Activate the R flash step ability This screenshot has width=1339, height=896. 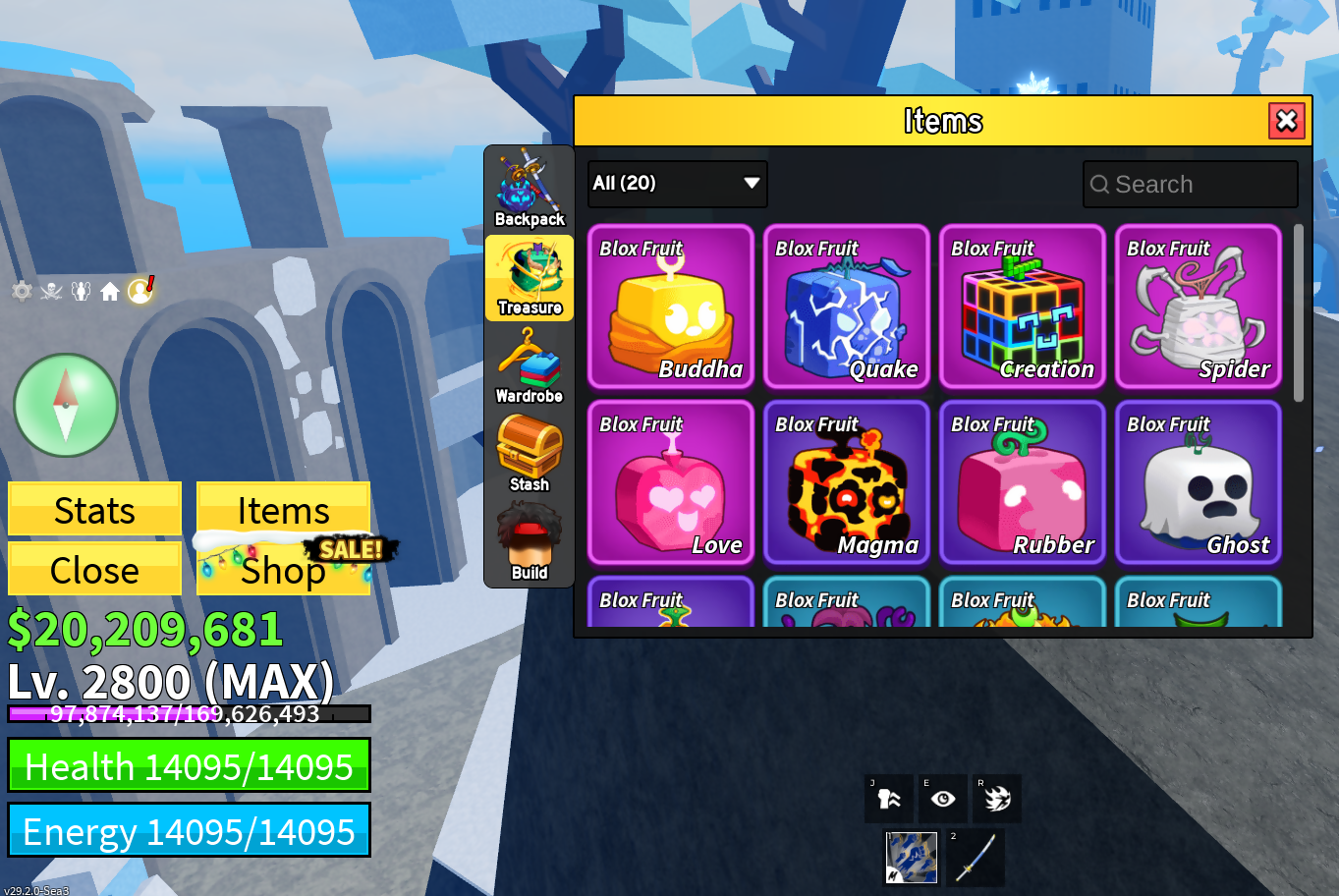click(x=997, y=798)
